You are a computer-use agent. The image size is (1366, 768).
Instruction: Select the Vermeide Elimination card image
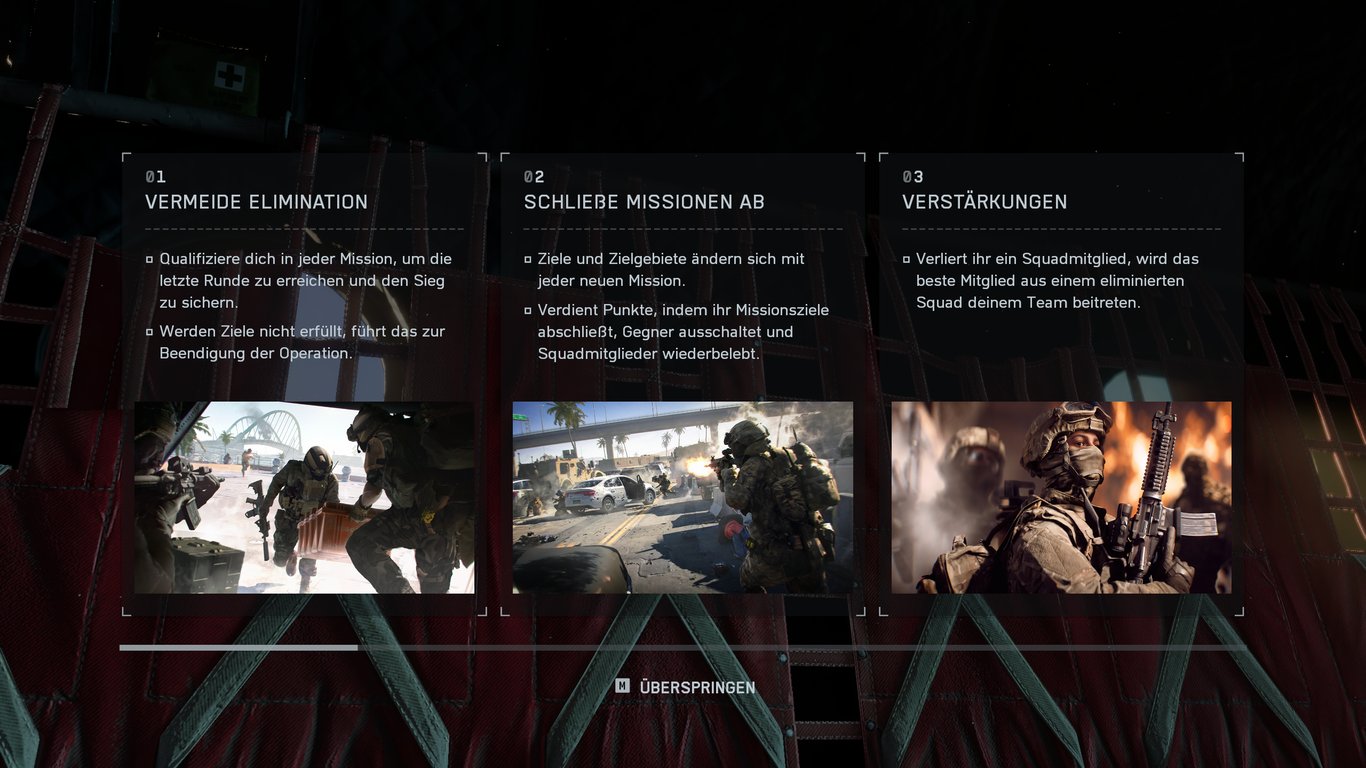pyautogui.click(x=305, y=497)
